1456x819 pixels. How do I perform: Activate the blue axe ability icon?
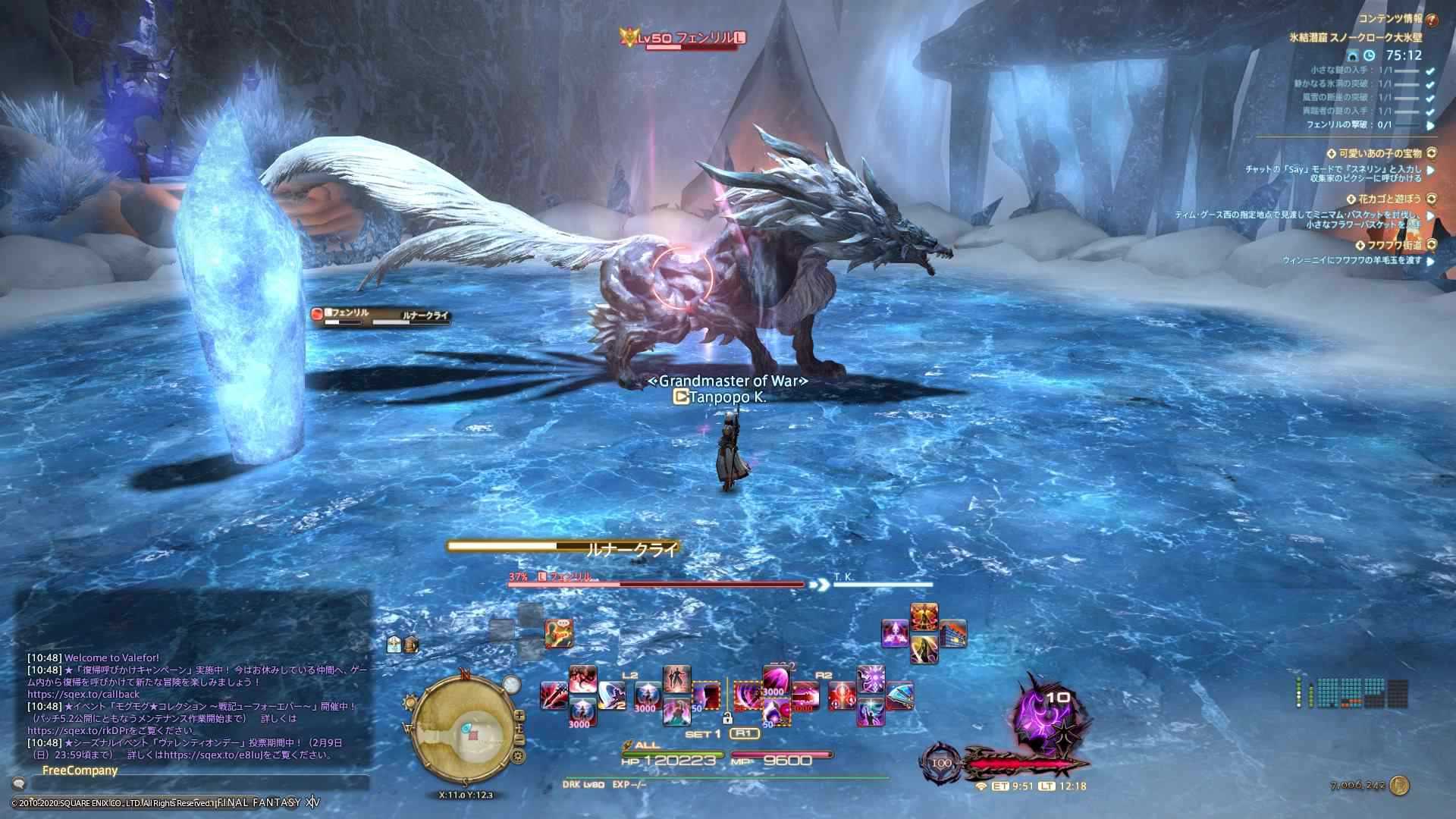[x=899, y=695]
